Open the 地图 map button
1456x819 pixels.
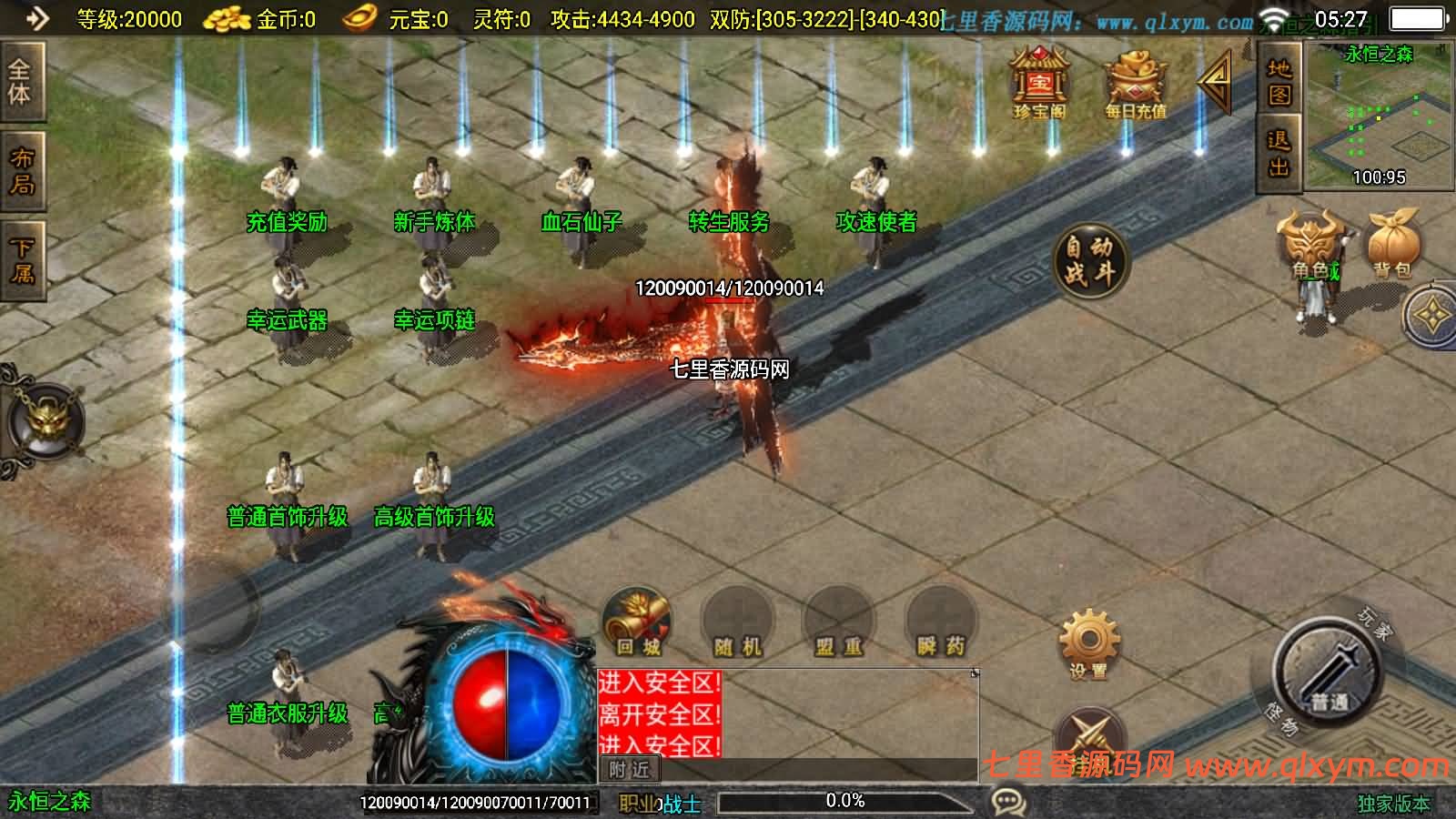[1279, 83]
